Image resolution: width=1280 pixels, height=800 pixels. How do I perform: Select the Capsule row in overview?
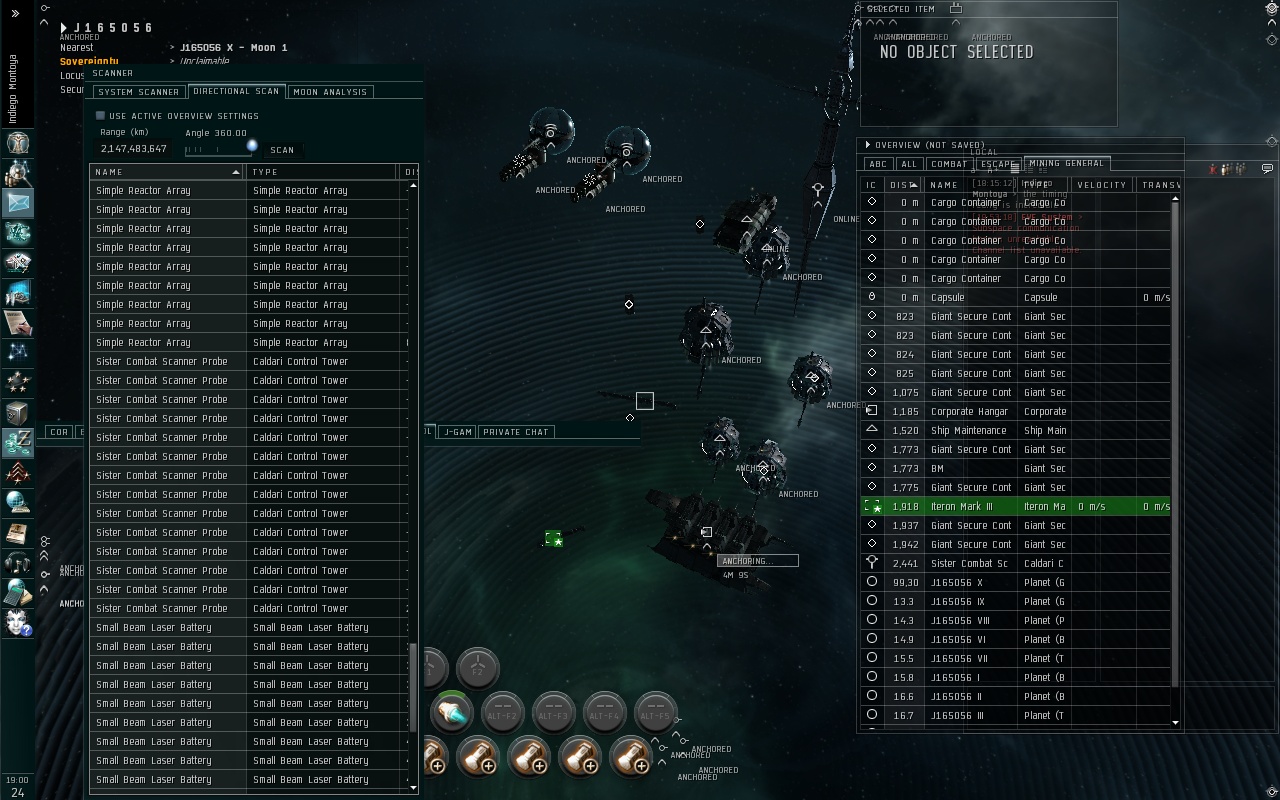(x=947, y=298)
